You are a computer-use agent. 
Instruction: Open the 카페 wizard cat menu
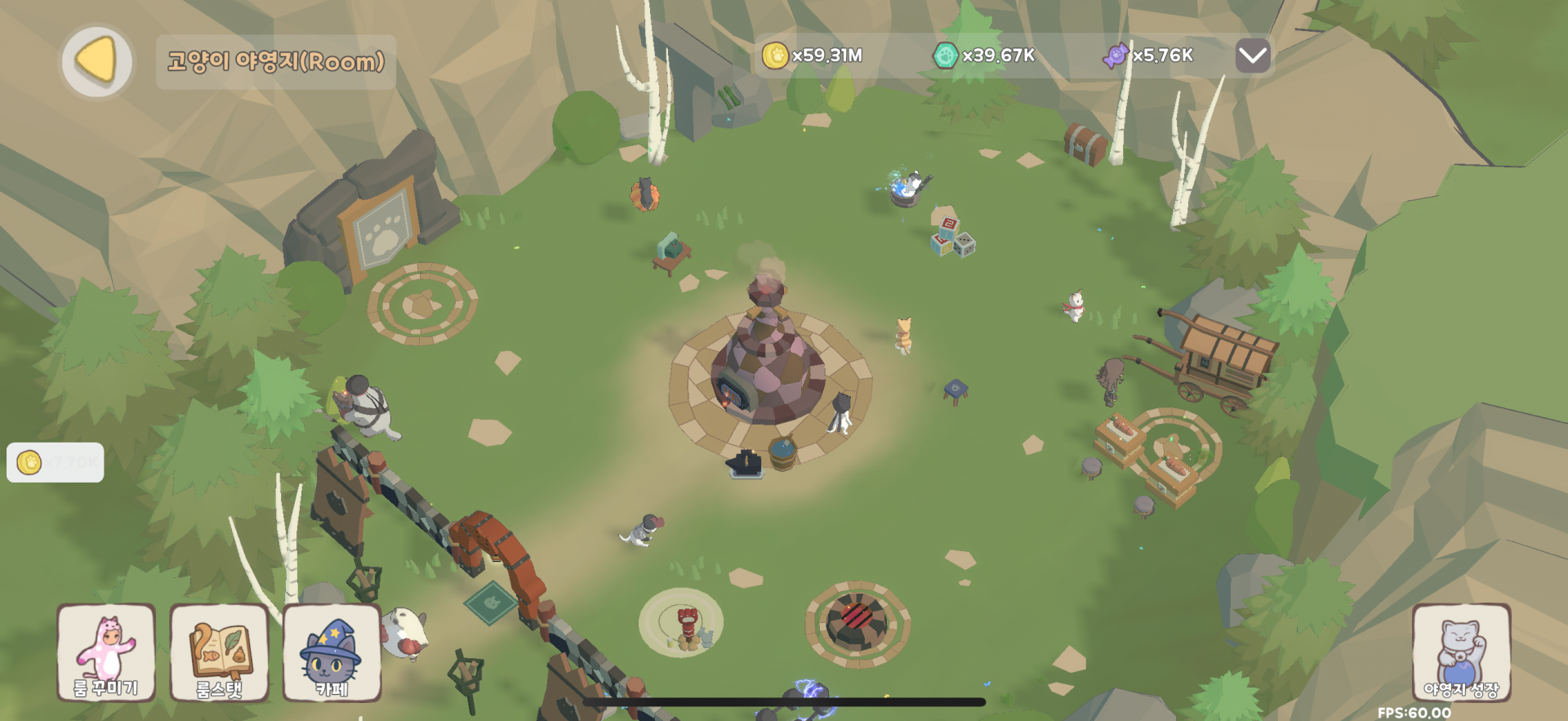332,652
